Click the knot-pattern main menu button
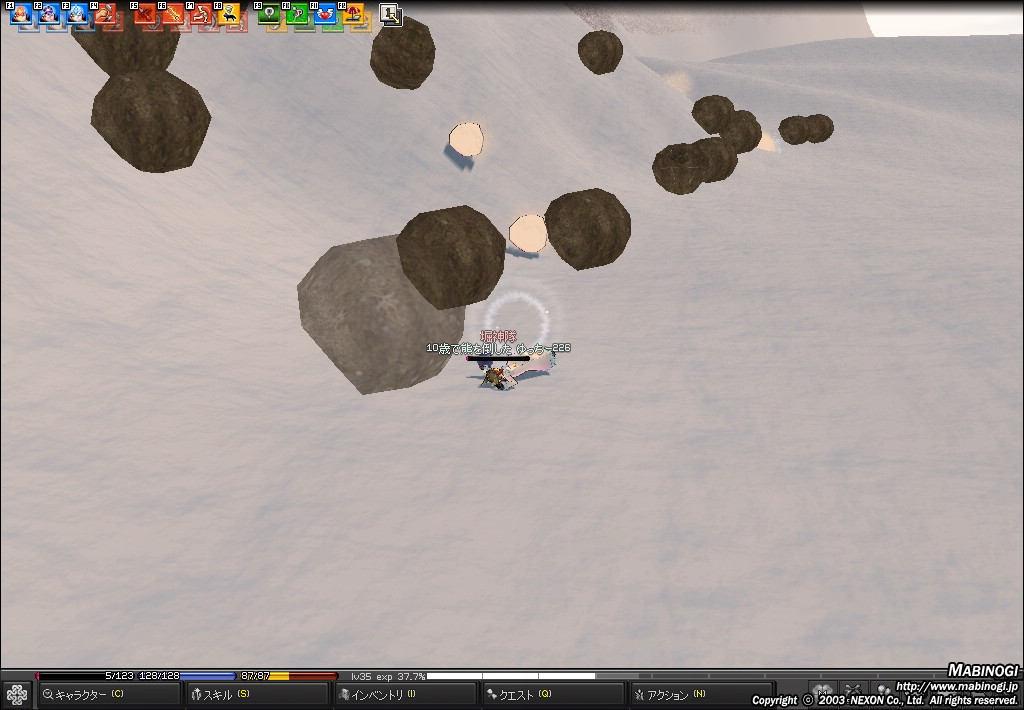 pyautogui.click(x=16, y=694)
